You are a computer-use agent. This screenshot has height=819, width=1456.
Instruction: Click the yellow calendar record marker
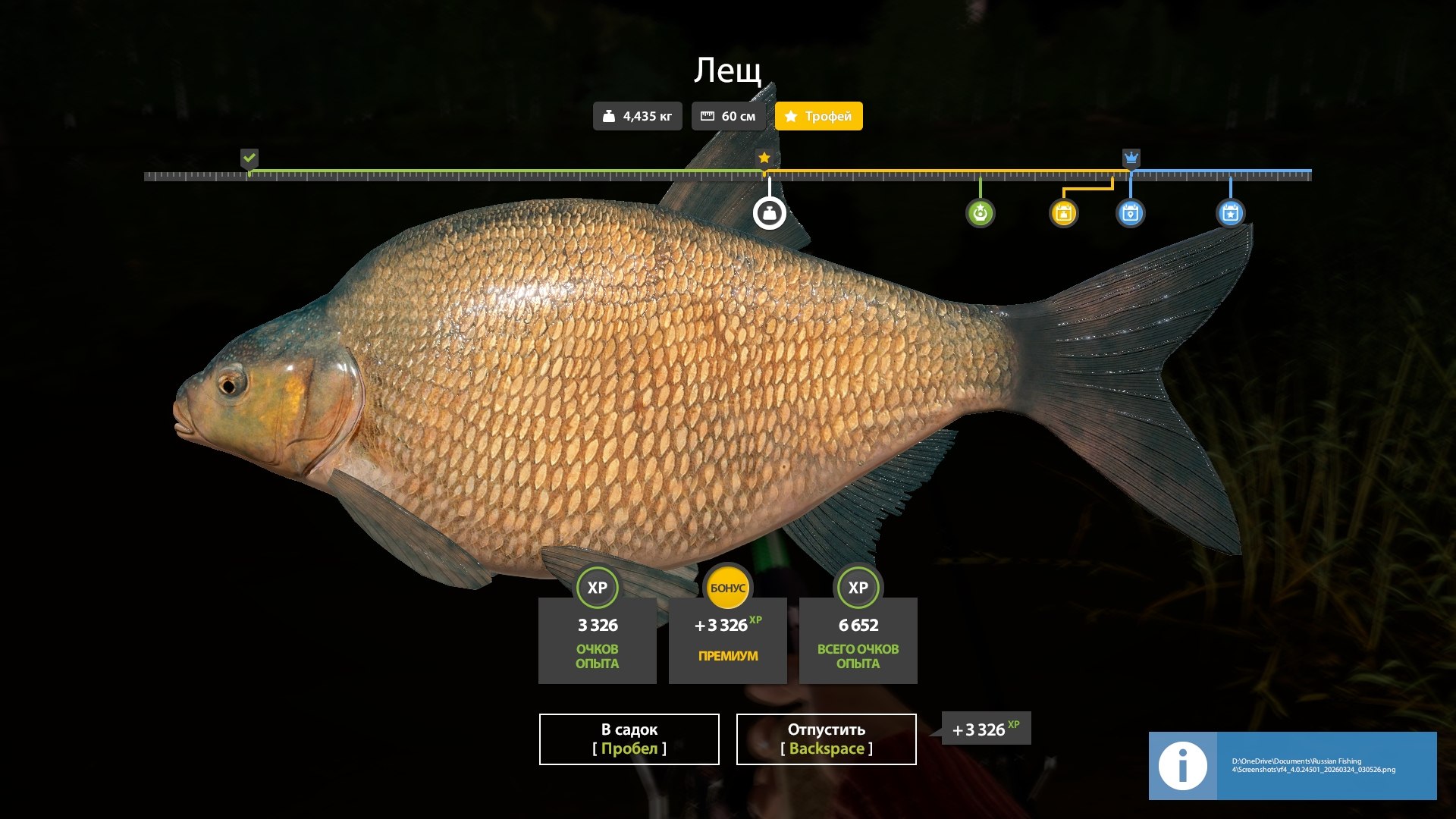pos(1063,213)
